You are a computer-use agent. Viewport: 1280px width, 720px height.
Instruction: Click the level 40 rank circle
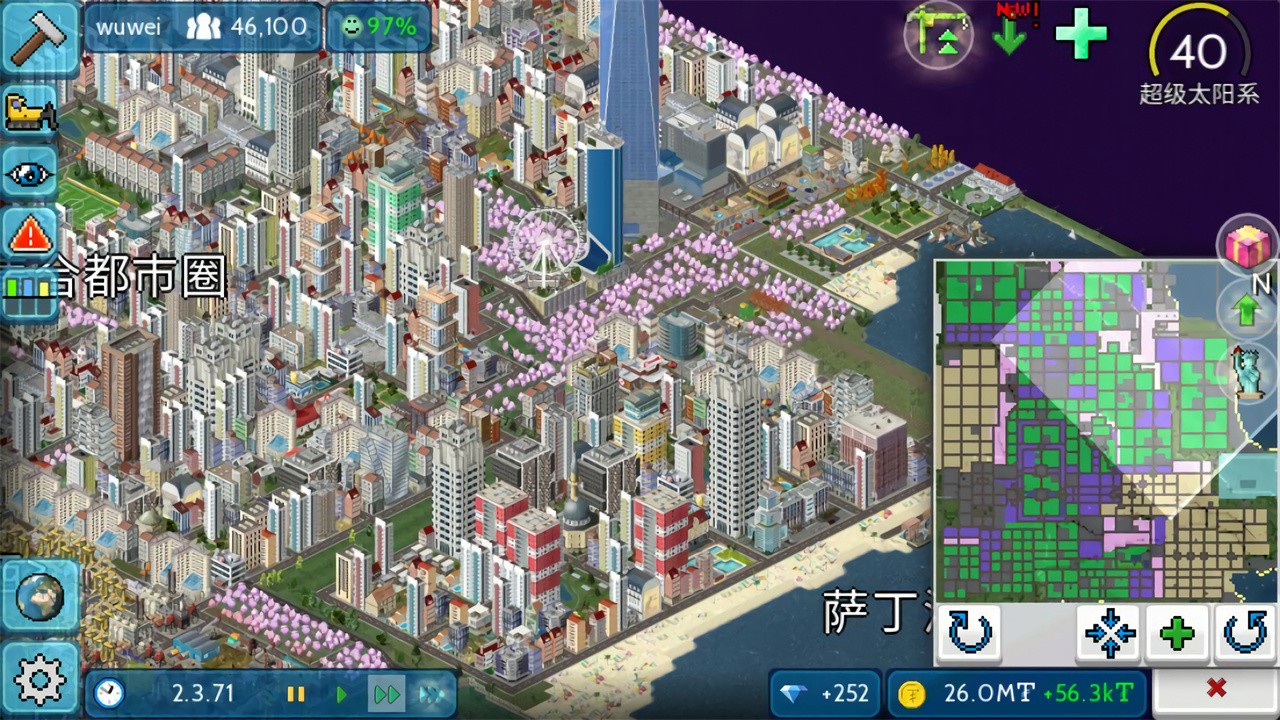[x=1198, y=52]
